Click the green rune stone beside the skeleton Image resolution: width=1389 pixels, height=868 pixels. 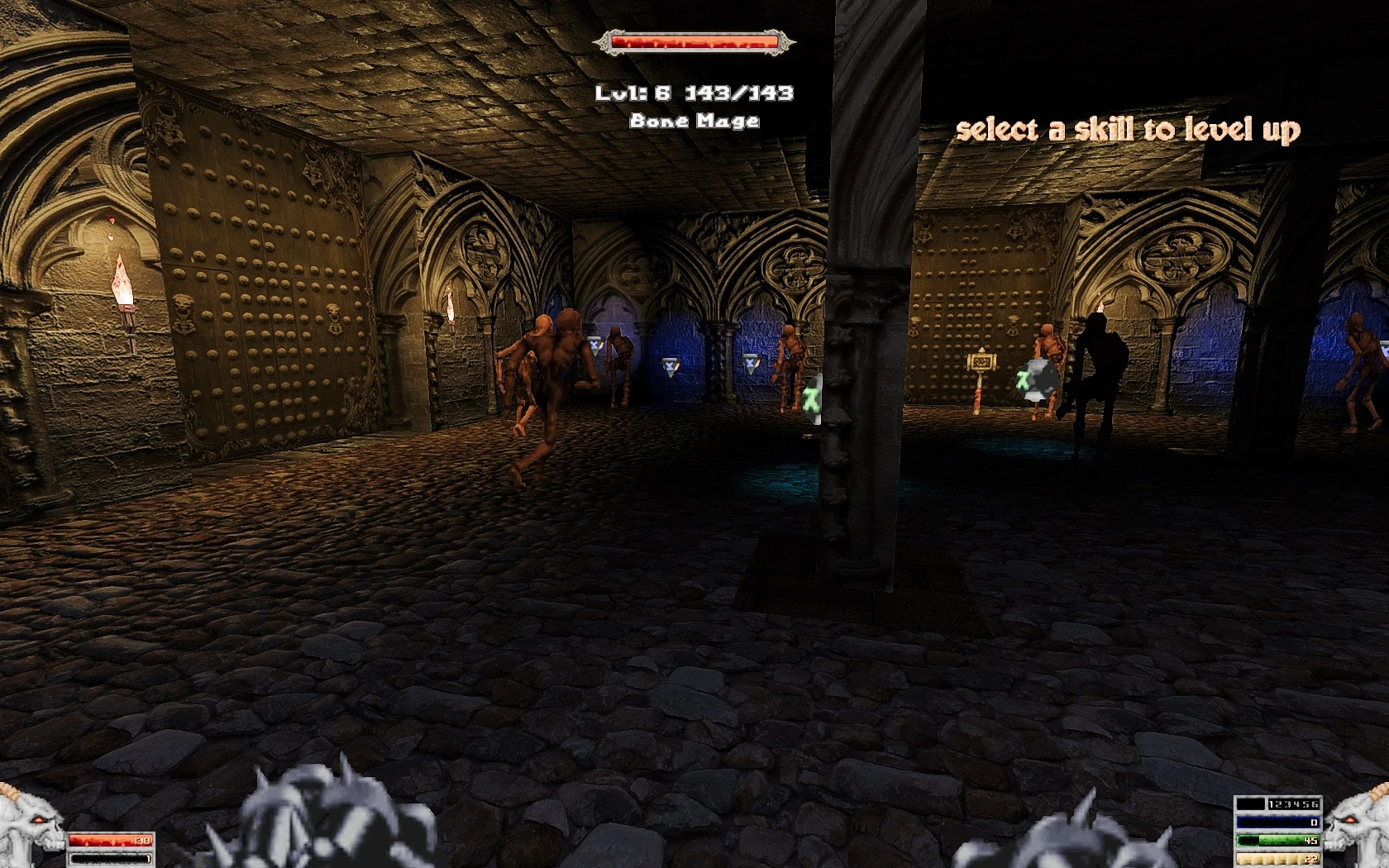1038,379
